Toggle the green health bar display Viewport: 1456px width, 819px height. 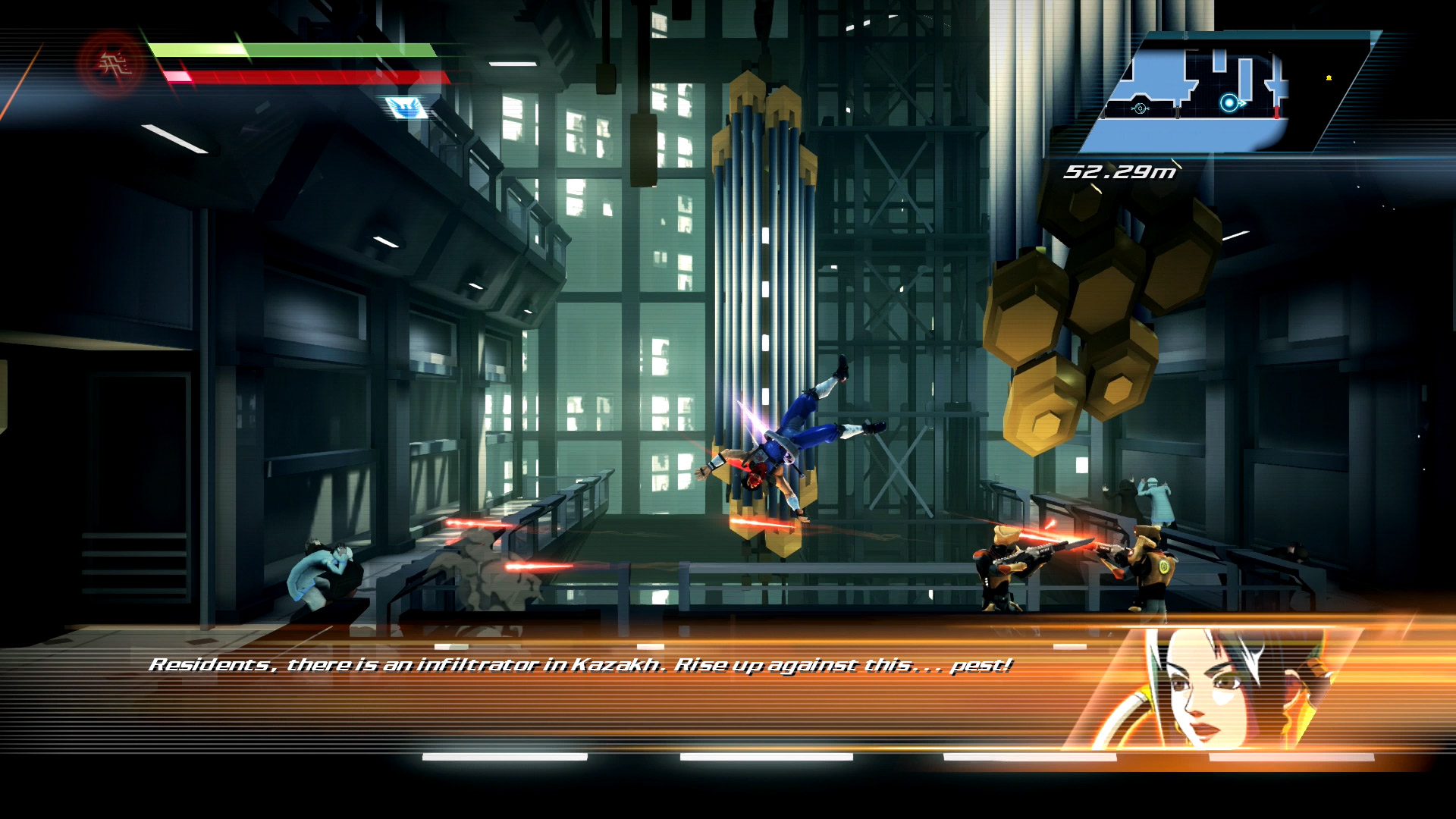[292, 49]
